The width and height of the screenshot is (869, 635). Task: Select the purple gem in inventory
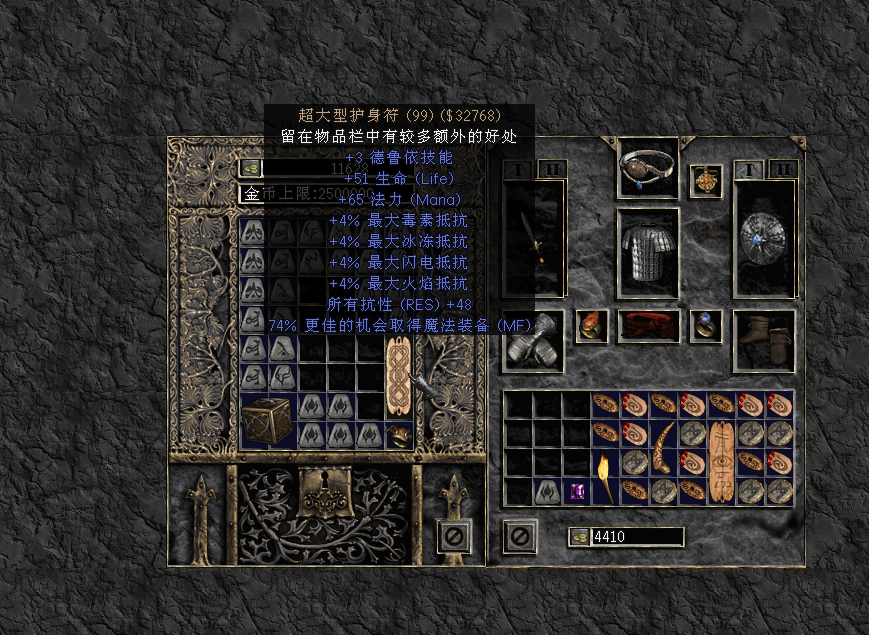(x=577, y=491)
